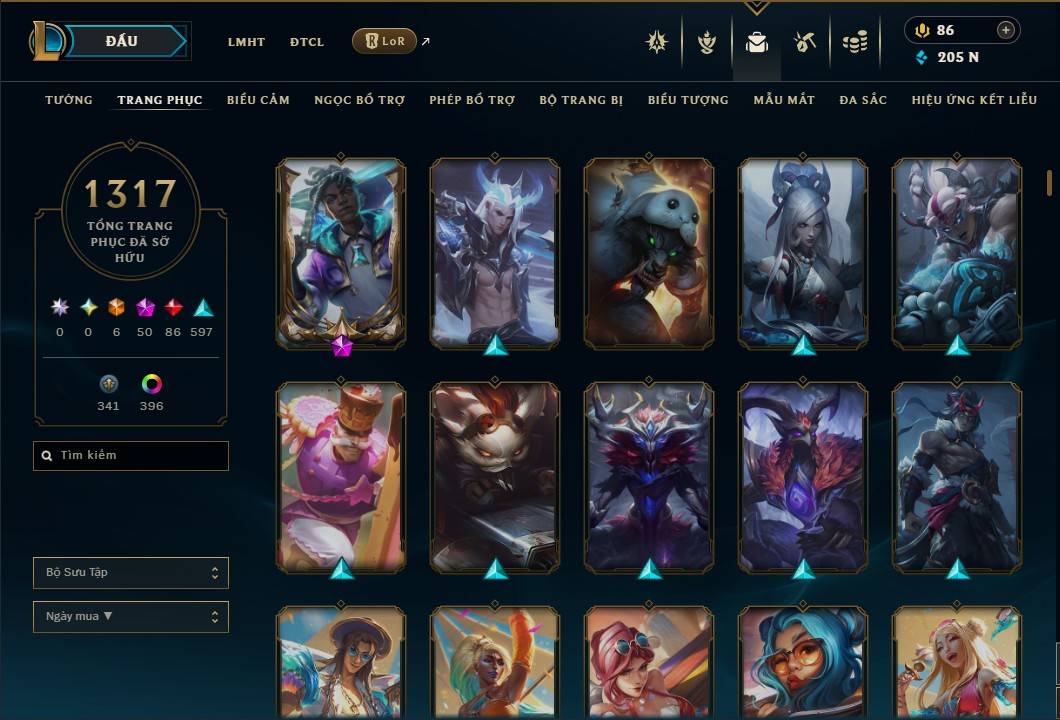
Task: Open the store coins stack icon
Action: click(x=854, y=42)
